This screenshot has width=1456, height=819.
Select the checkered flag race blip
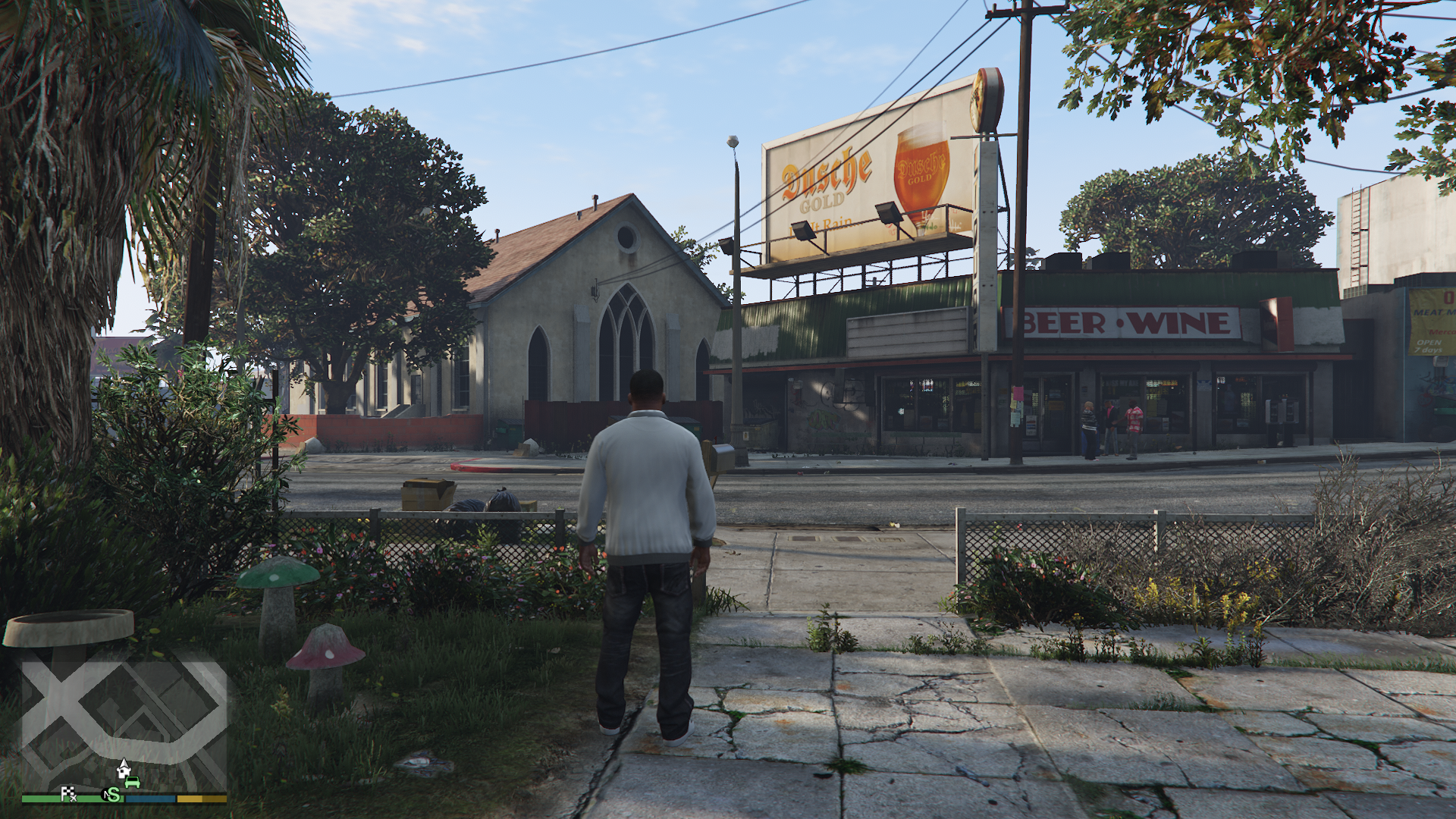click(x=68, y=794)
